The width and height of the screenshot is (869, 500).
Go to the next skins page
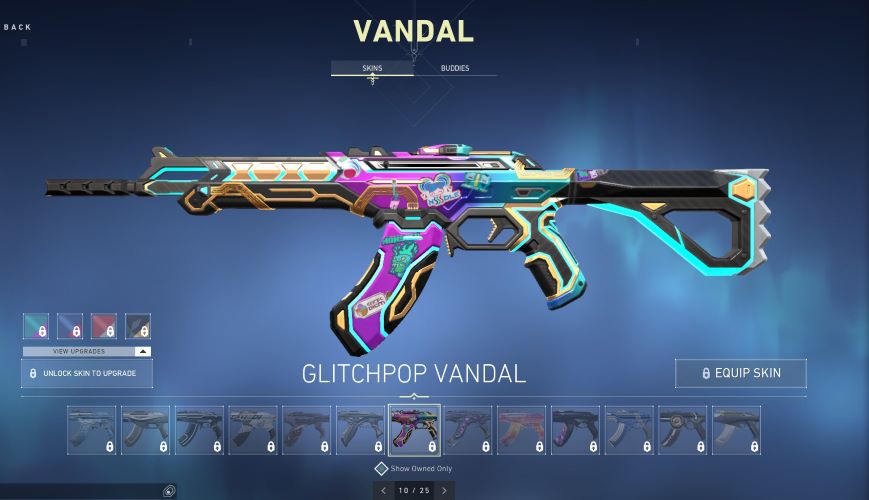coord(444,491)
